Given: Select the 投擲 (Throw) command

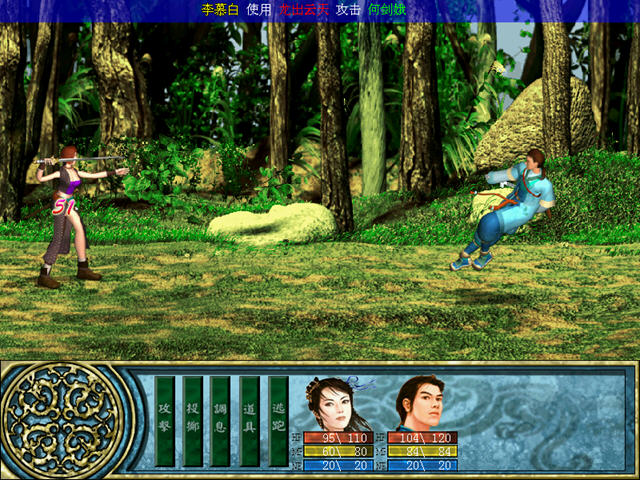Looking at the screenshot, I should coord(193,420).
